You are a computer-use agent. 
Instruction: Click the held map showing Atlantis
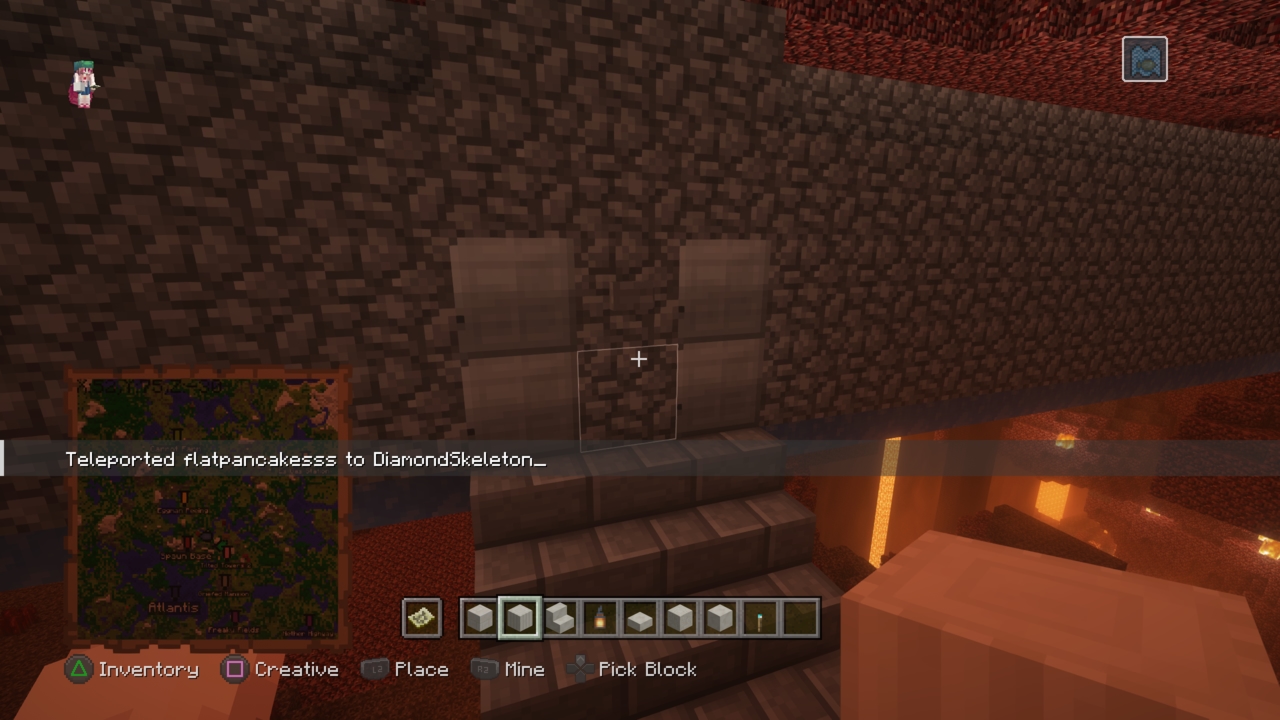pos(208,507)
